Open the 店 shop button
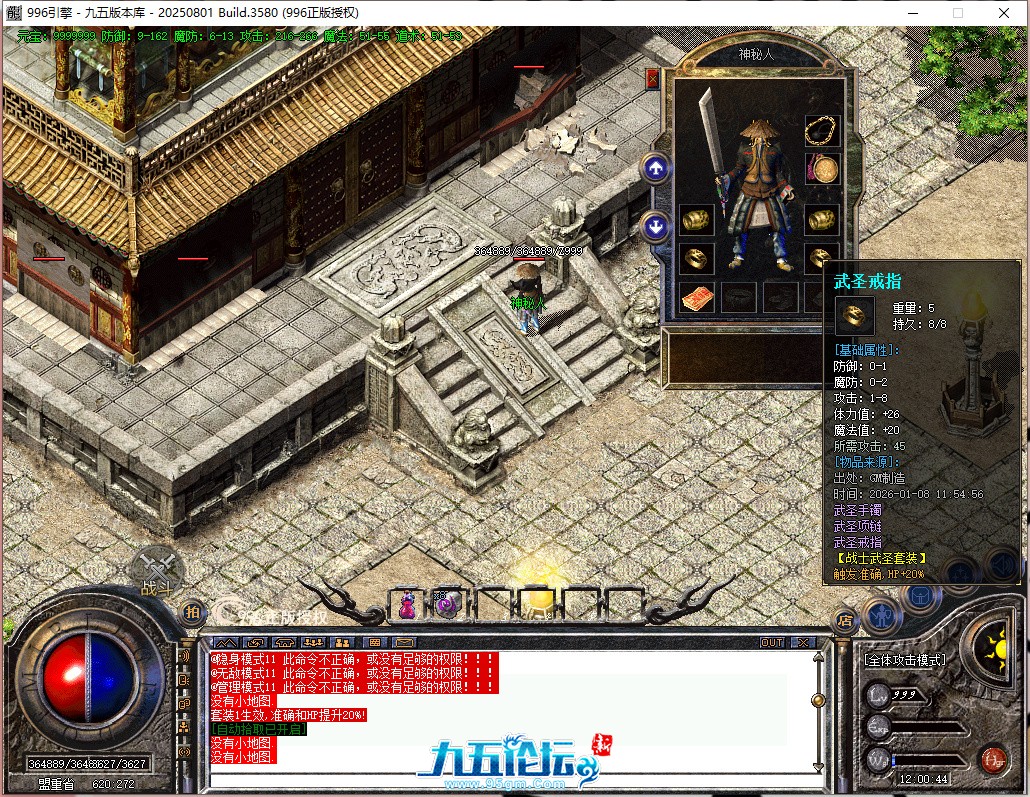This screenshot has width=1030, height=797. [x=845, y=620]
